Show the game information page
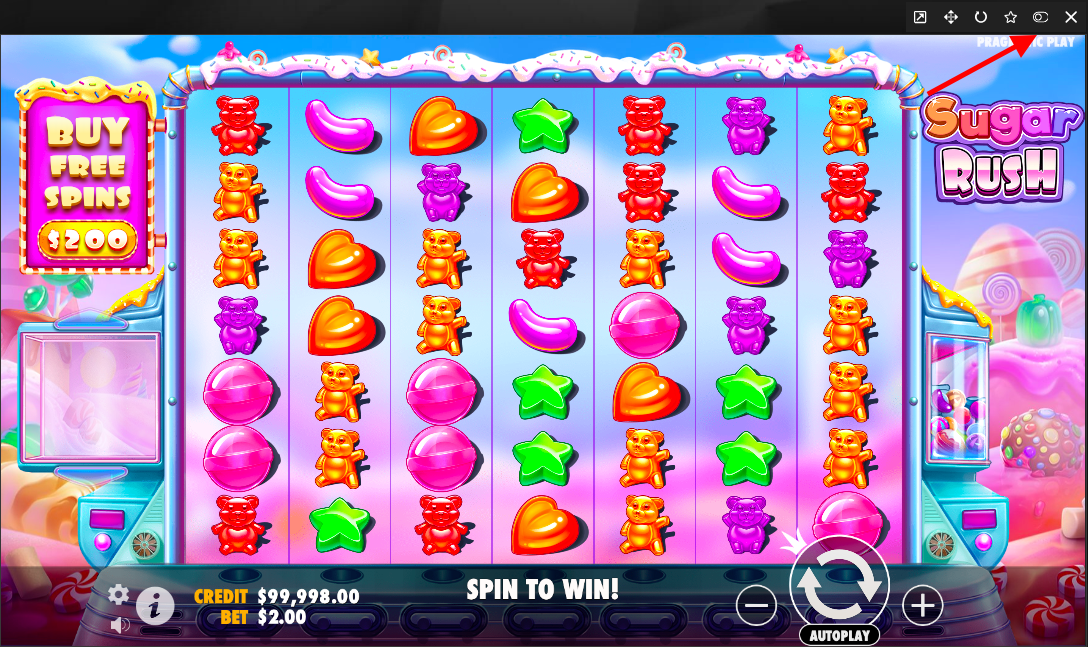 (x=155, y=605)
